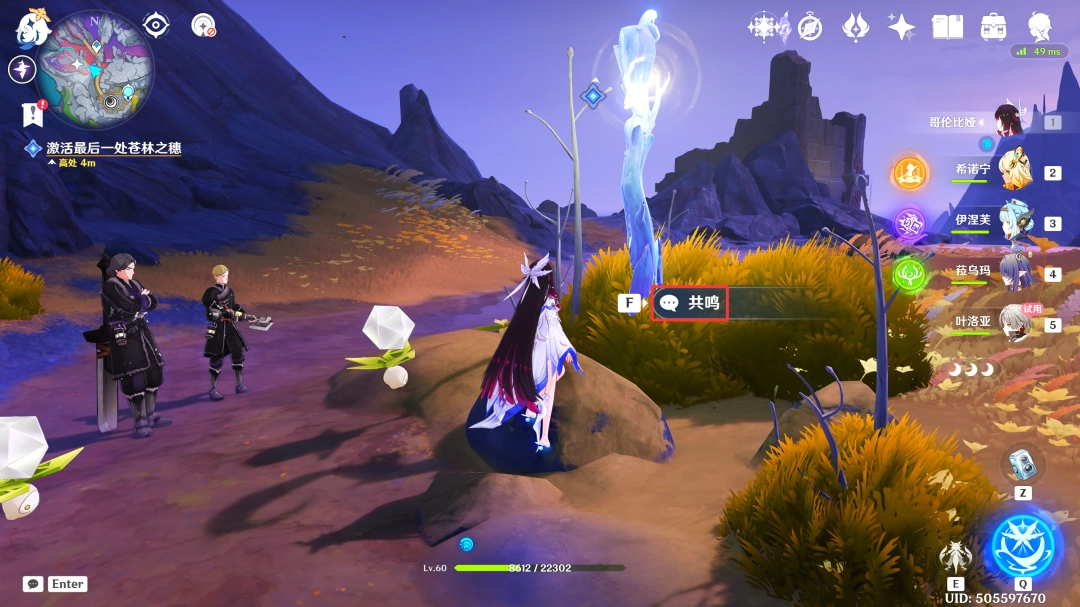The height and width of the screenshot is (607, 1080).
Task: Choose the 共鸣 interaction prompt
Action: point(690,302)
